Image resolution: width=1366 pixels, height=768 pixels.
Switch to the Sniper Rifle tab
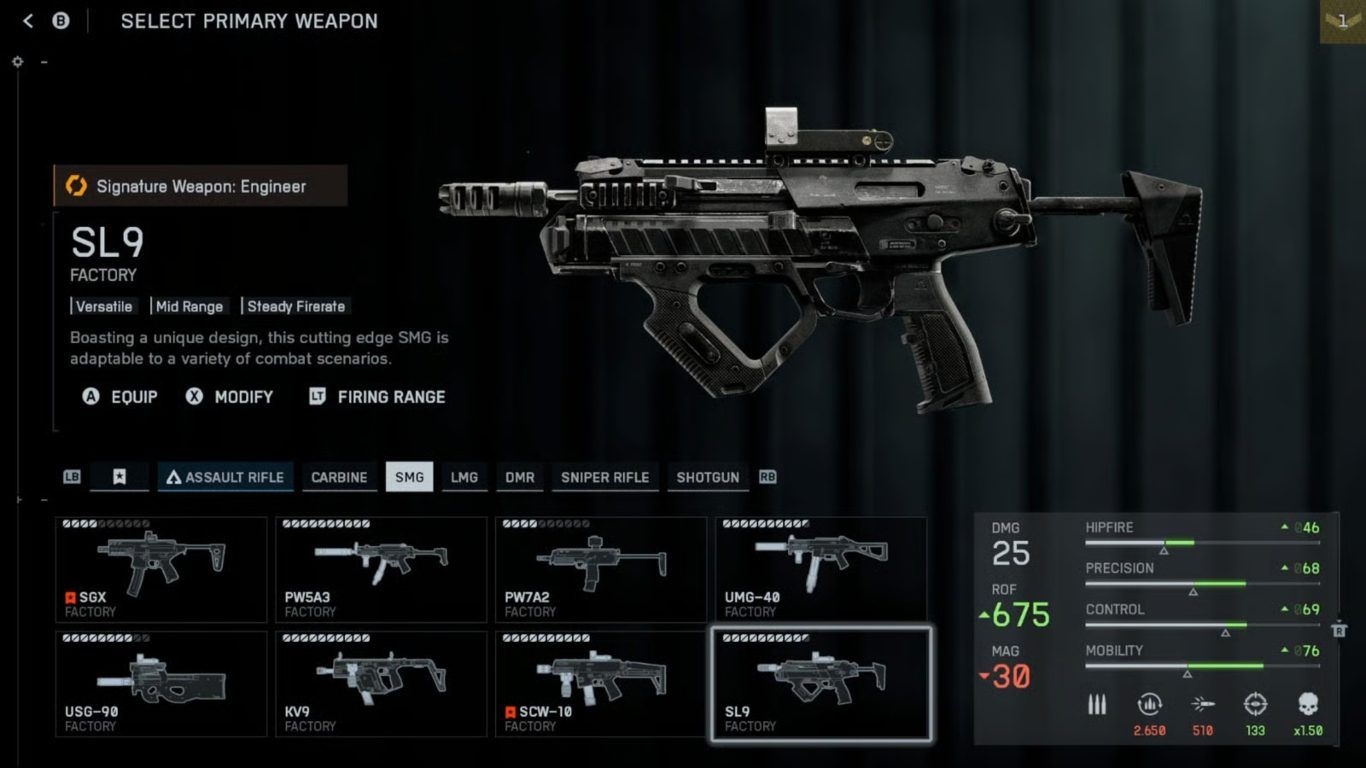605,477
